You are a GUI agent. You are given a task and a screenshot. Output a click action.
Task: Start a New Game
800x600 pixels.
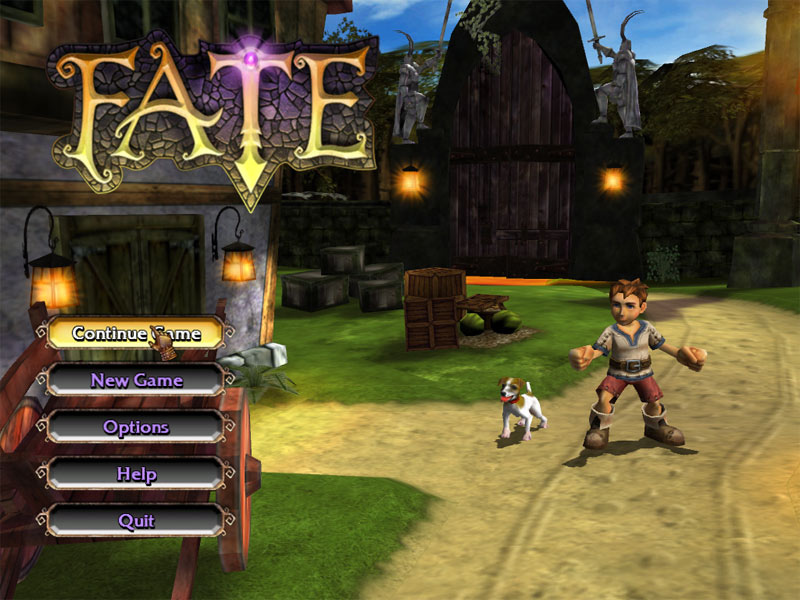[x=136, y=380]
